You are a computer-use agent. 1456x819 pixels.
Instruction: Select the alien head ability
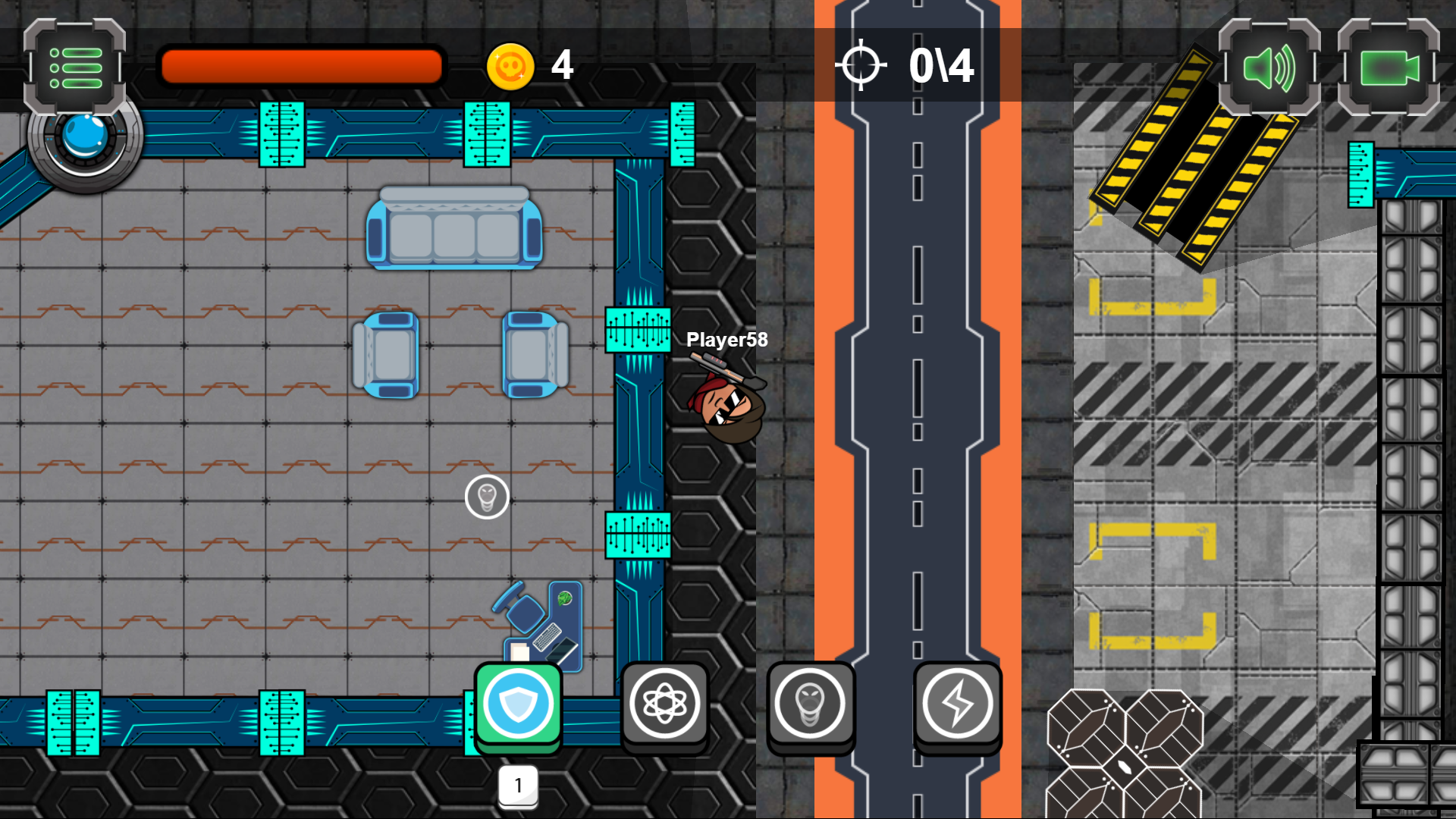click(x=810, y=704)
